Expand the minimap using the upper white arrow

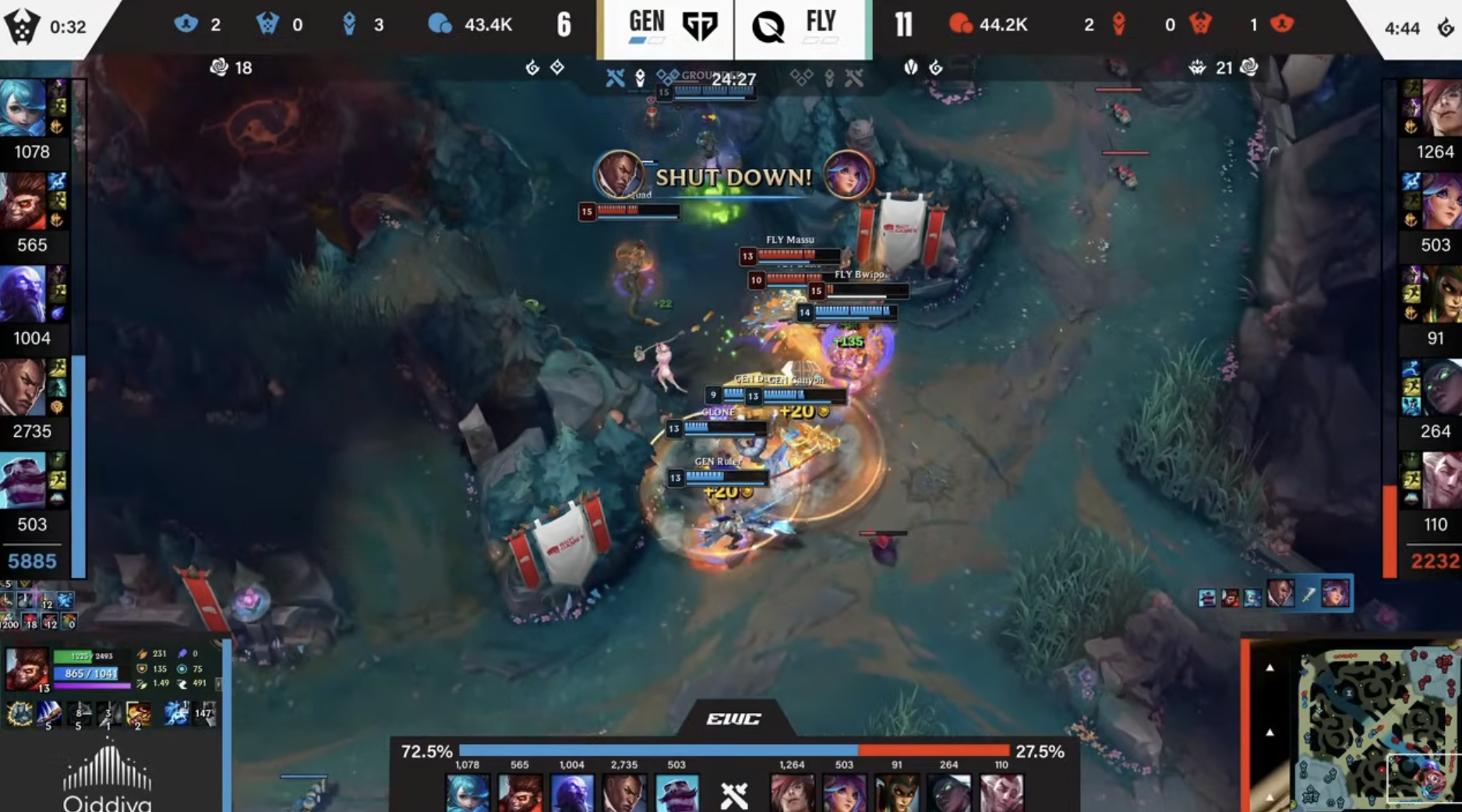pos(1270,668)
